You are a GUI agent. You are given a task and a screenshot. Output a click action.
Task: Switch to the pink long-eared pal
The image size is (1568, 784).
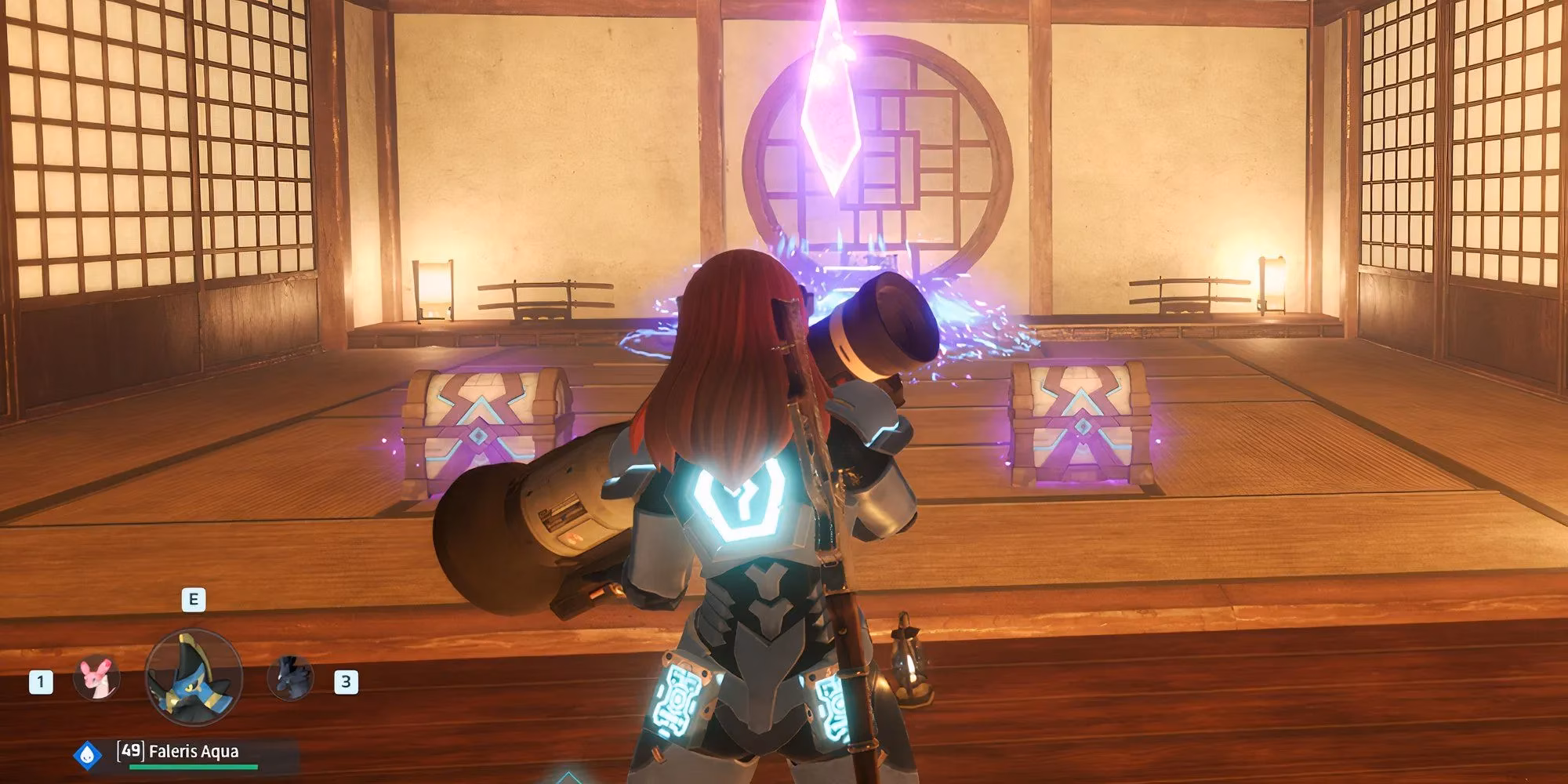pos(96,679)
